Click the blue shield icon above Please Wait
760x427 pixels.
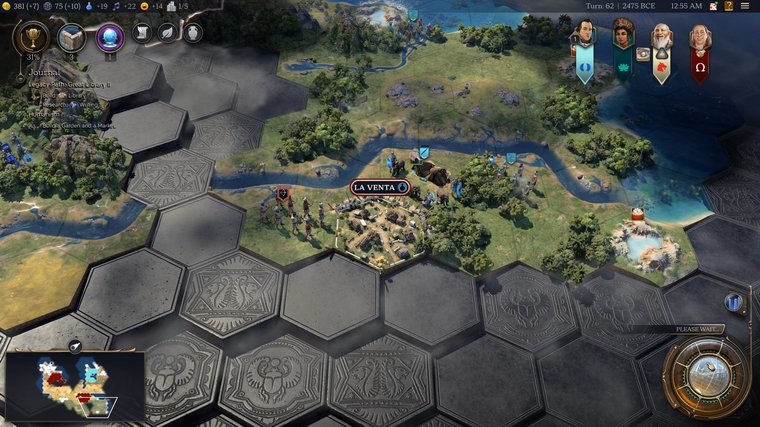pos(735,302)
